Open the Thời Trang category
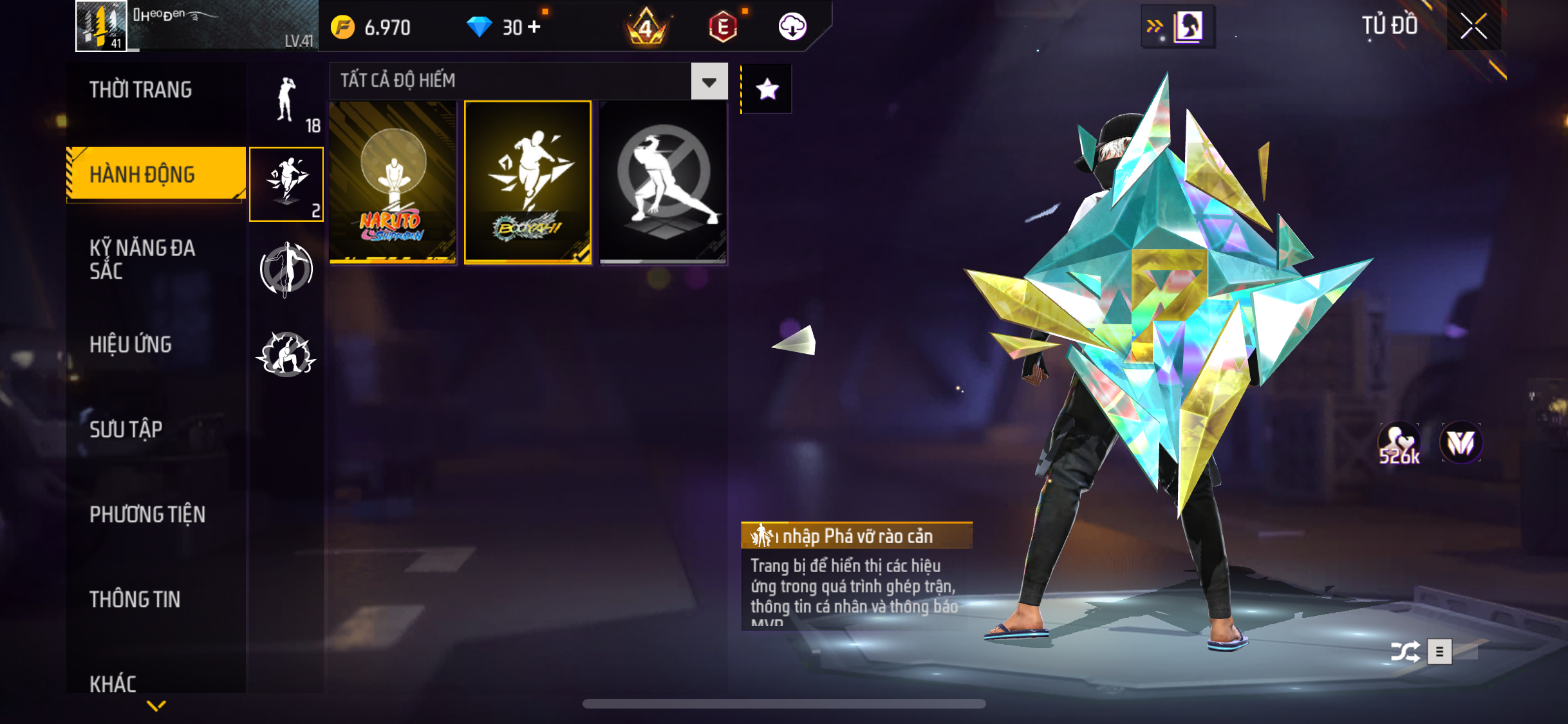 pyautogui.click(x=141, y=90)
